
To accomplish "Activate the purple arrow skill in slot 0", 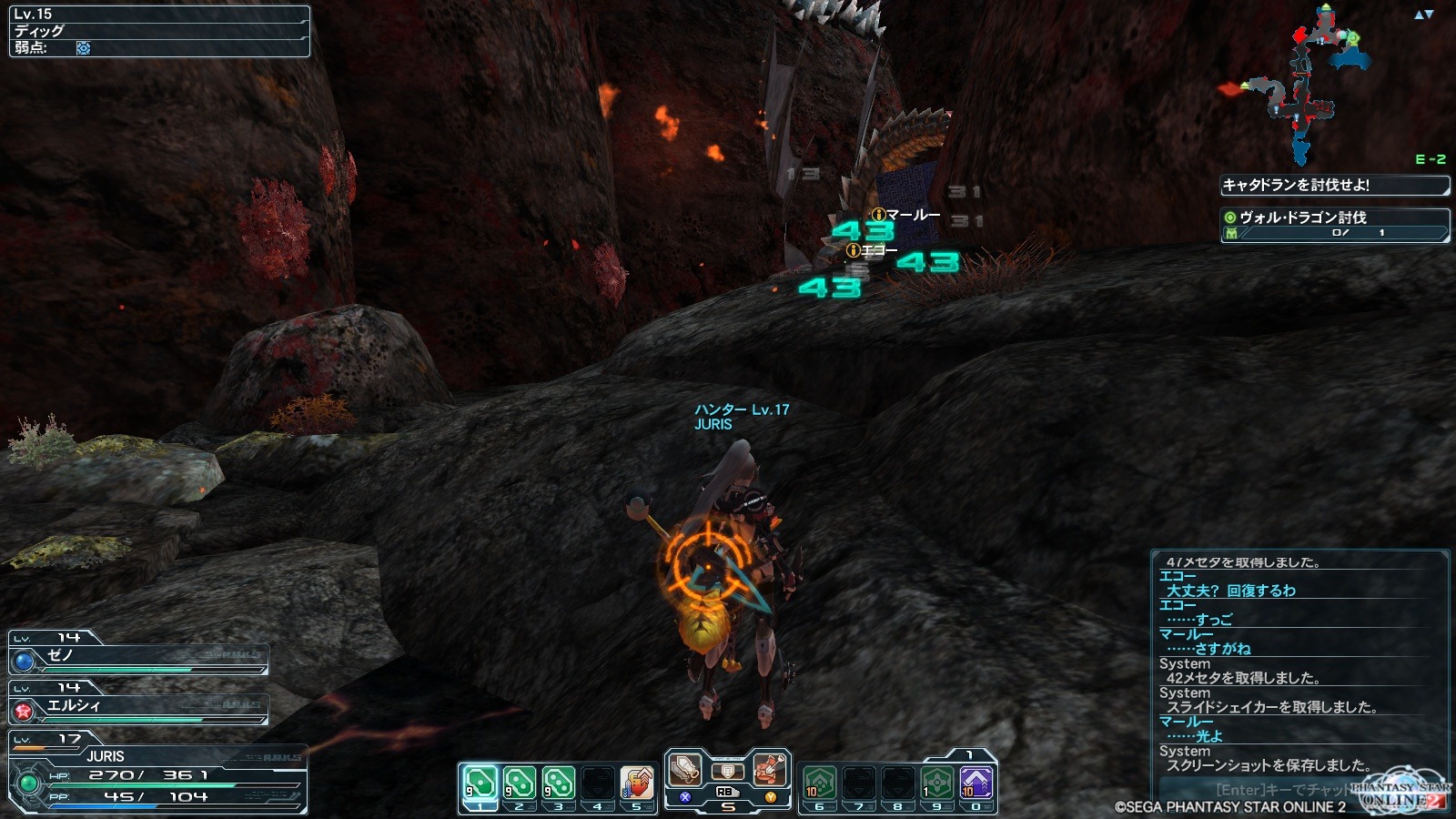I will 976,783.
